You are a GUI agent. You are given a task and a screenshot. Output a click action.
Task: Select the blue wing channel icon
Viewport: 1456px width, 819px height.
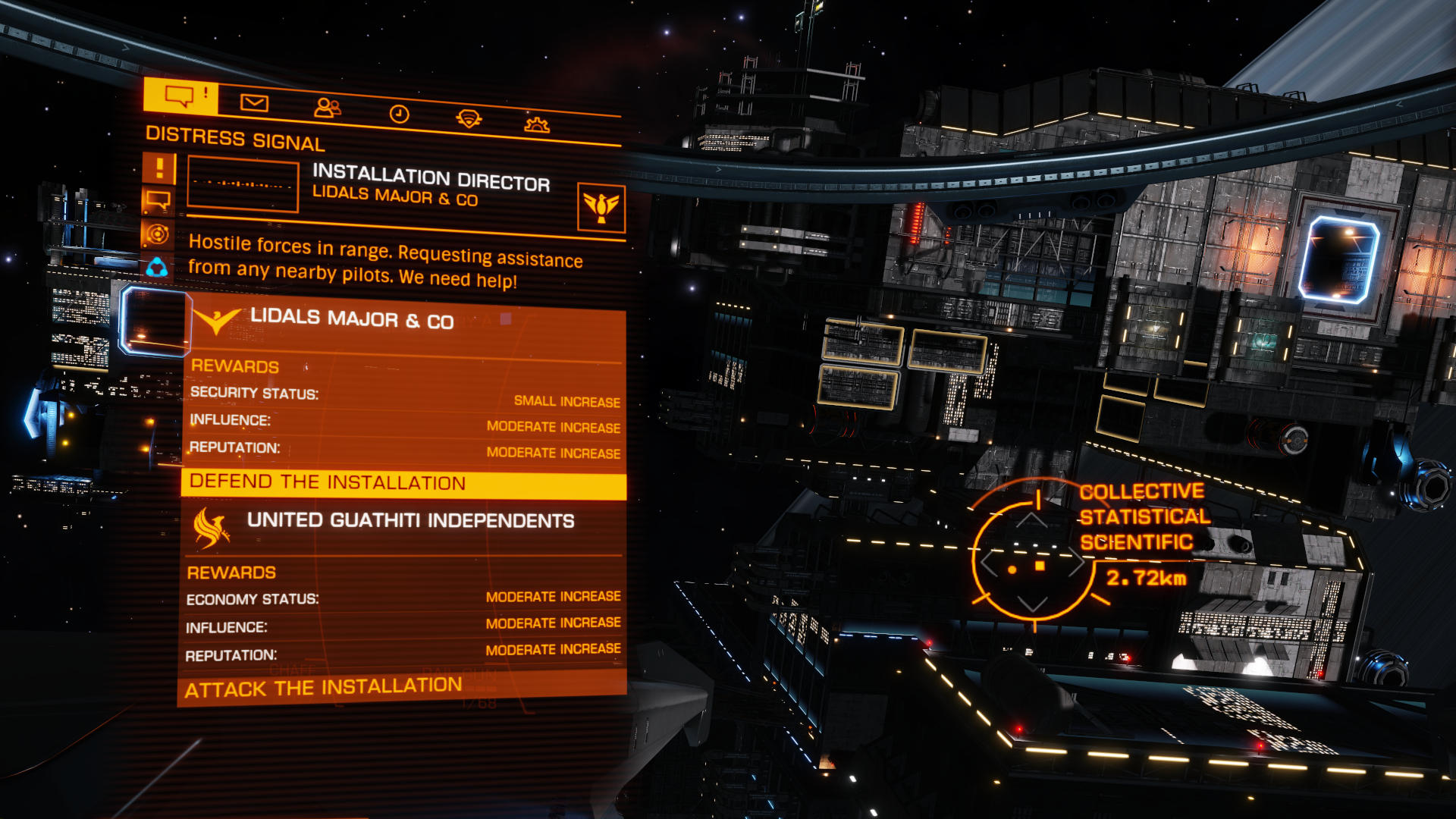pyautogui.click(x=157, y=267)
